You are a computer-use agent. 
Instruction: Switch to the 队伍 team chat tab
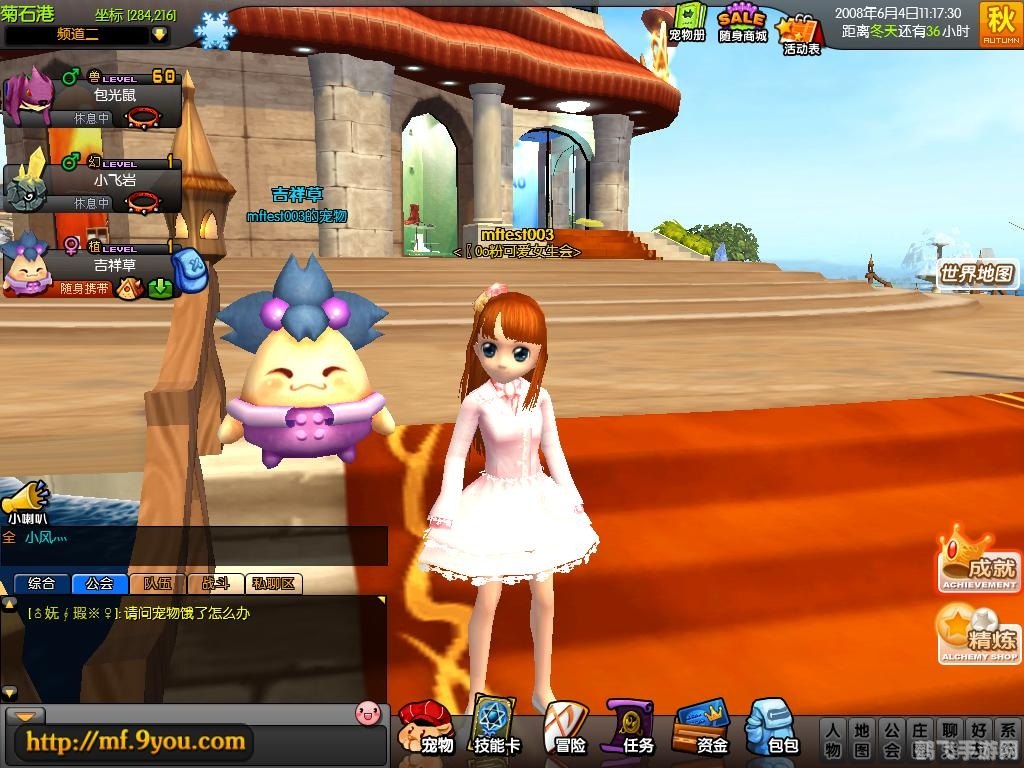tap(157, 584)
